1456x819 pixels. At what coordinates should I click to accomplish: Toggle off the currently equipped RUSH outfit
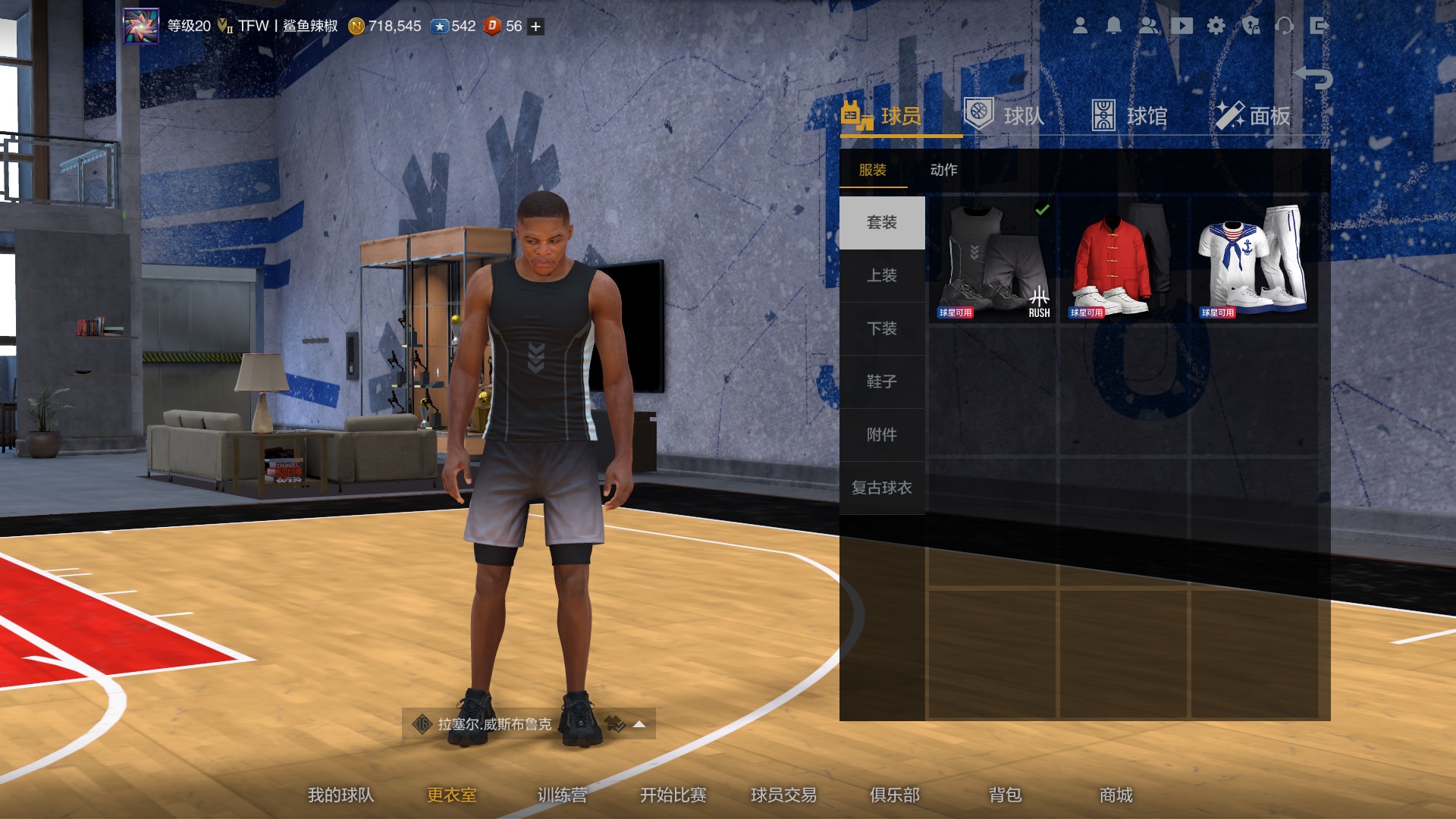(x=995, y=258)
